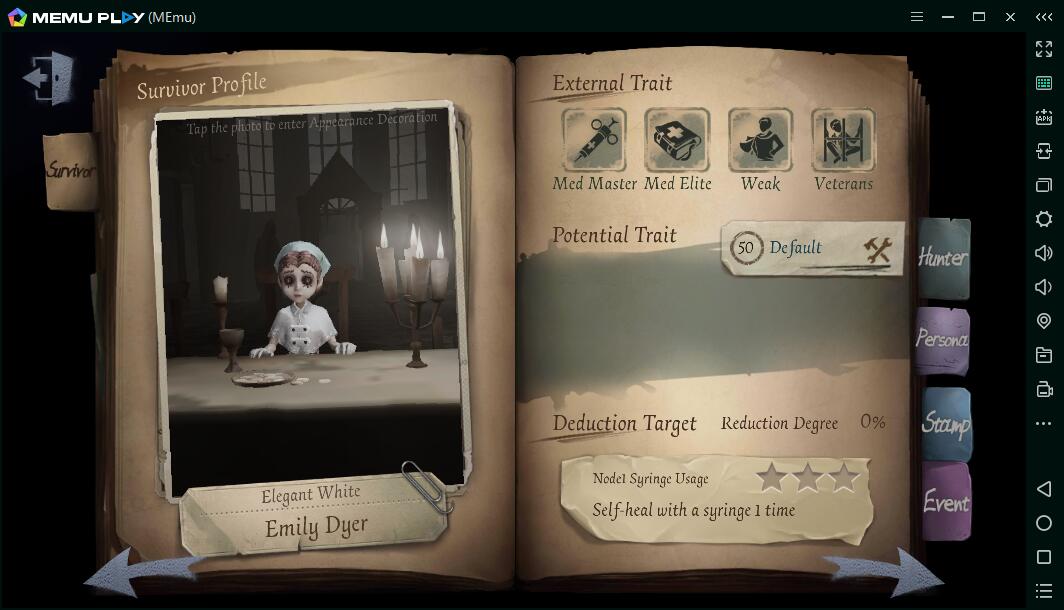Tap Emily Dyer's photo for Appearance Decoration
Screen dimensions: 1064x610
310,300
